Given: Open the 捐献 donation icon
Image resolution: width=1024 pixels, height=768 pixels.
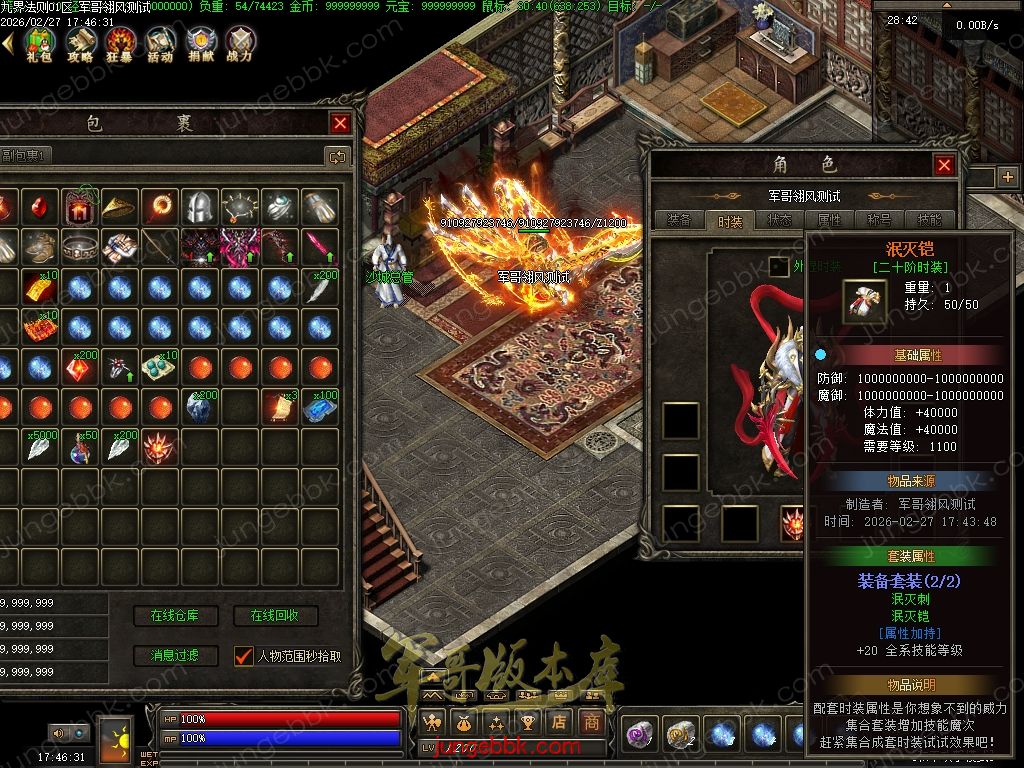Looking at the screenshot, I should [x=200, y=44].
